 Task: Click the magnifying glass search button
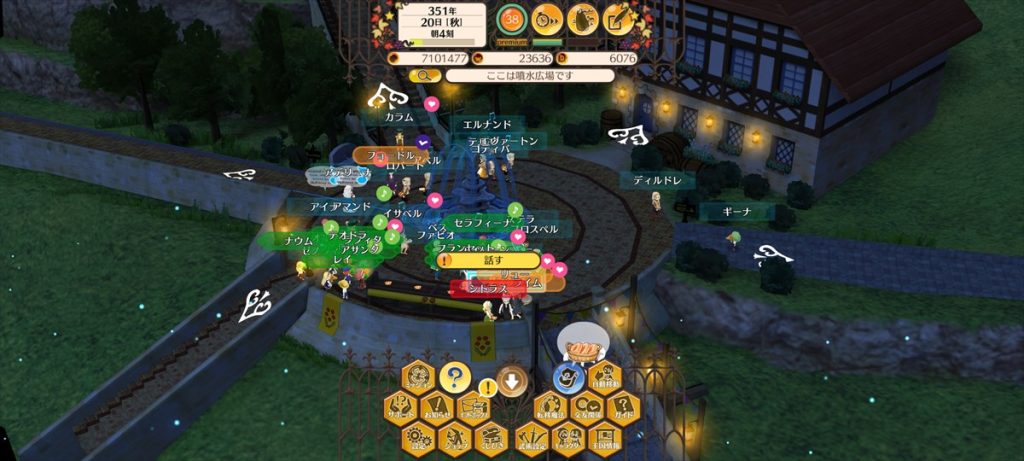(x=425, y=75)
